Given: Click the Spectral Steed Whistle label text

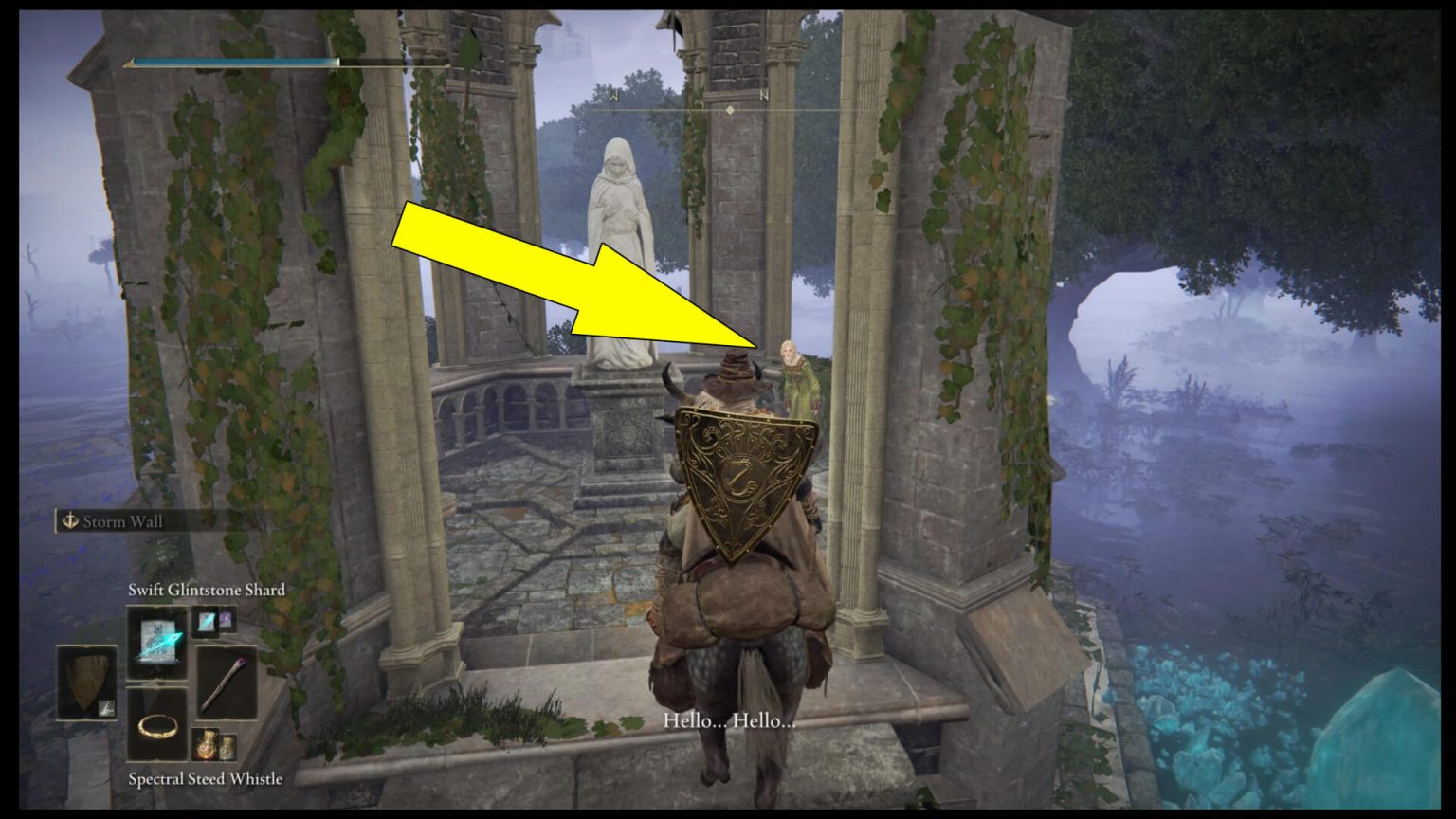Looking at the screenshot, I should [x=206, y=778].
